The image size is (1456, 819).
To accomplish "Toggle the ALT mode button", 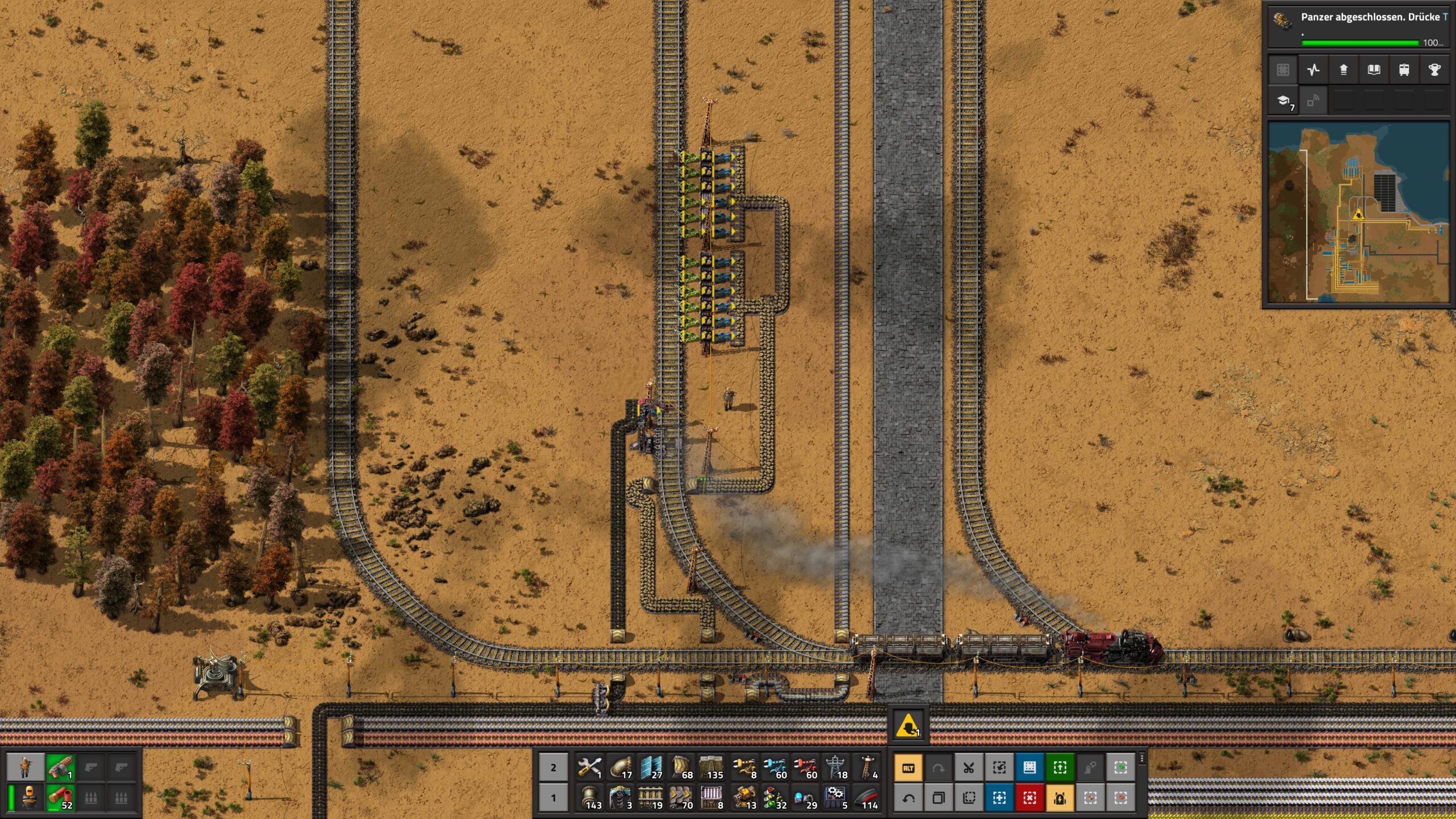I will tap(908, 768).
